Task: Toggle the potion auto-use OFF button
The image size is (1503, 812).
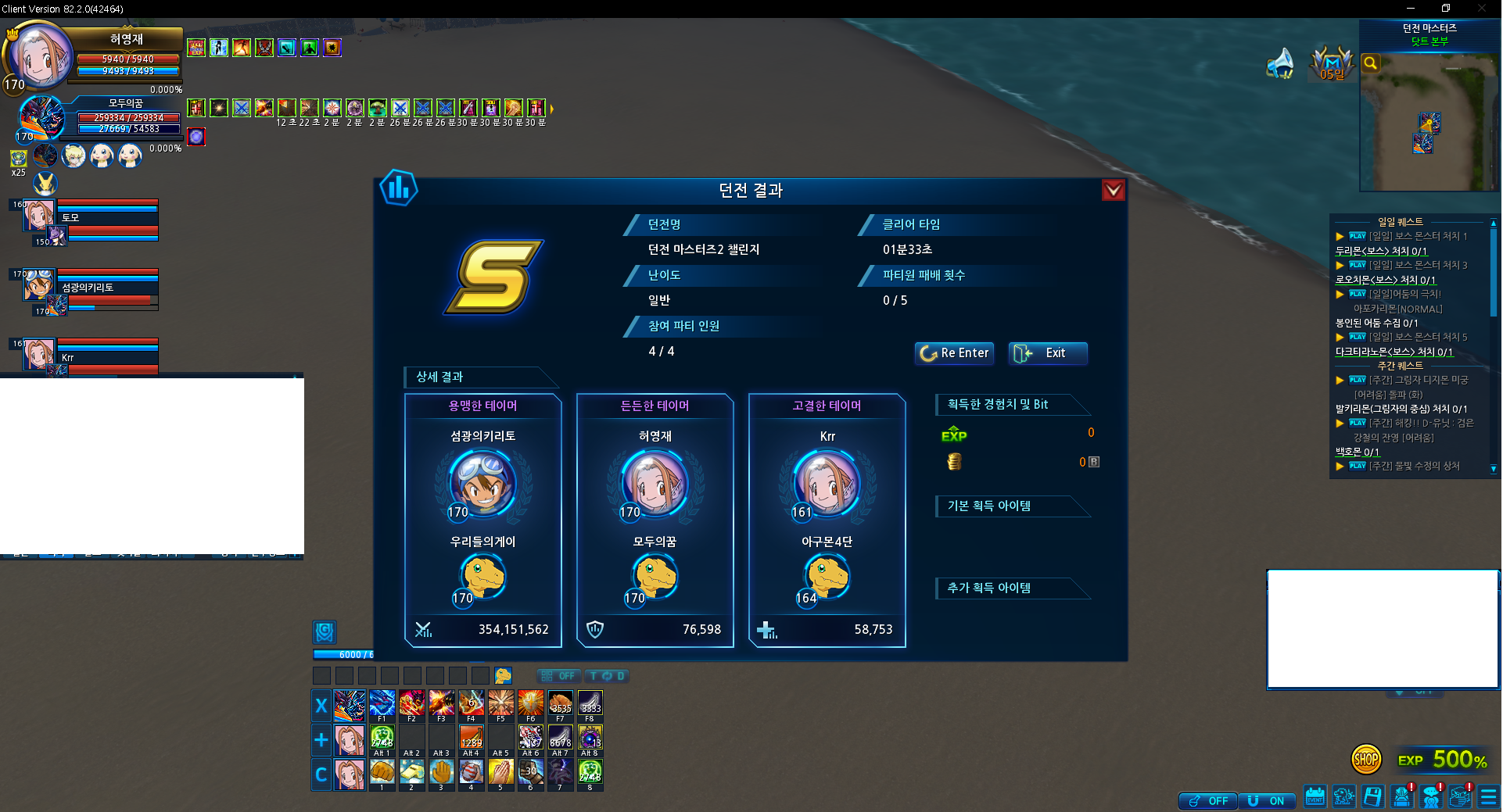Action: point(1208,800)
